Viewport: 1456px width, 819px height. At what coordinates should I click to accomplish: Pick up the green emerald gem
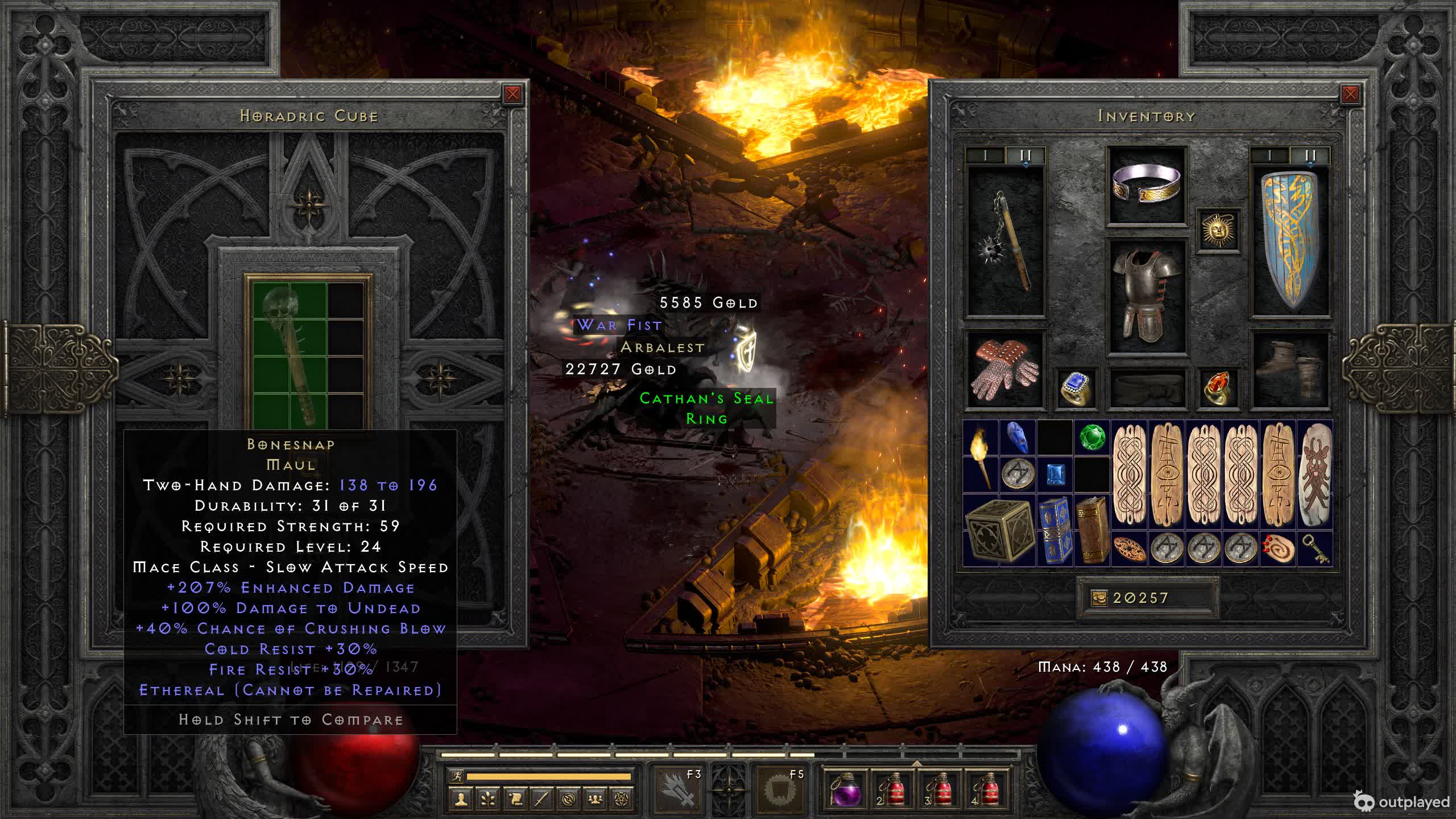pyautogui.click(x=1092, y=438)
